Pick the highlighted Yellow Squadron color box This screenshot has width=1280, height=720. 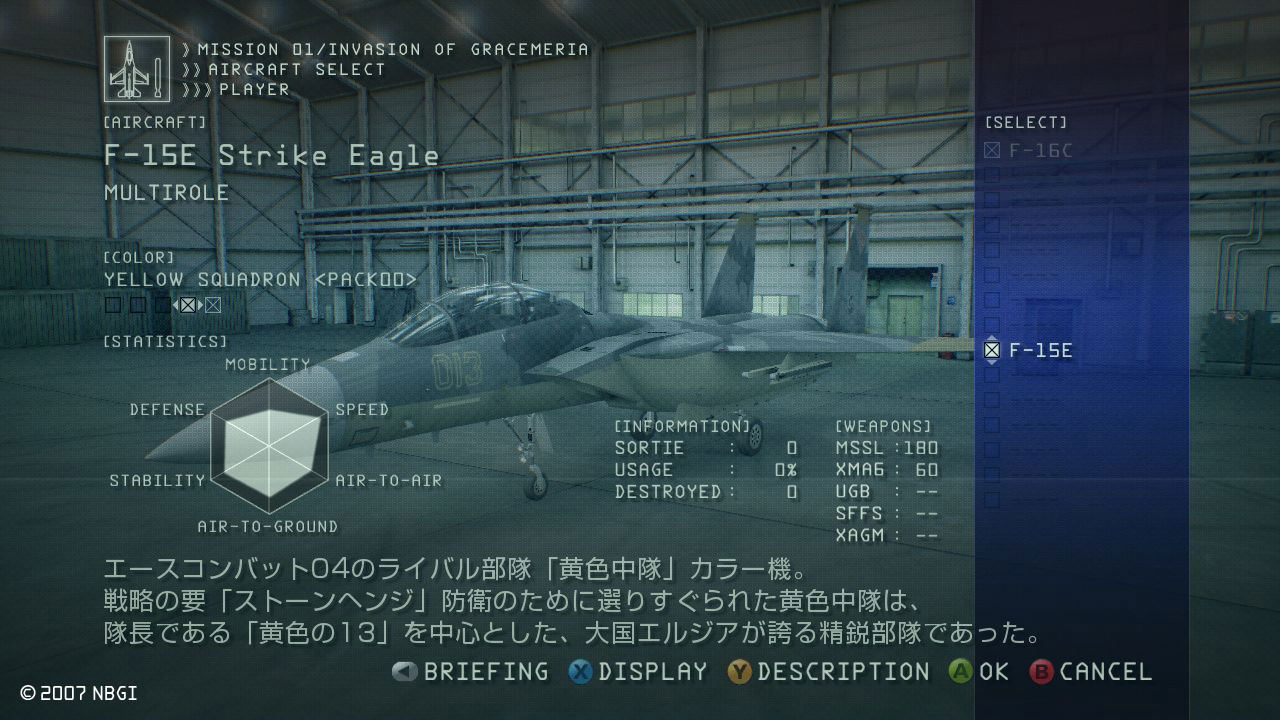click(187, 305)
